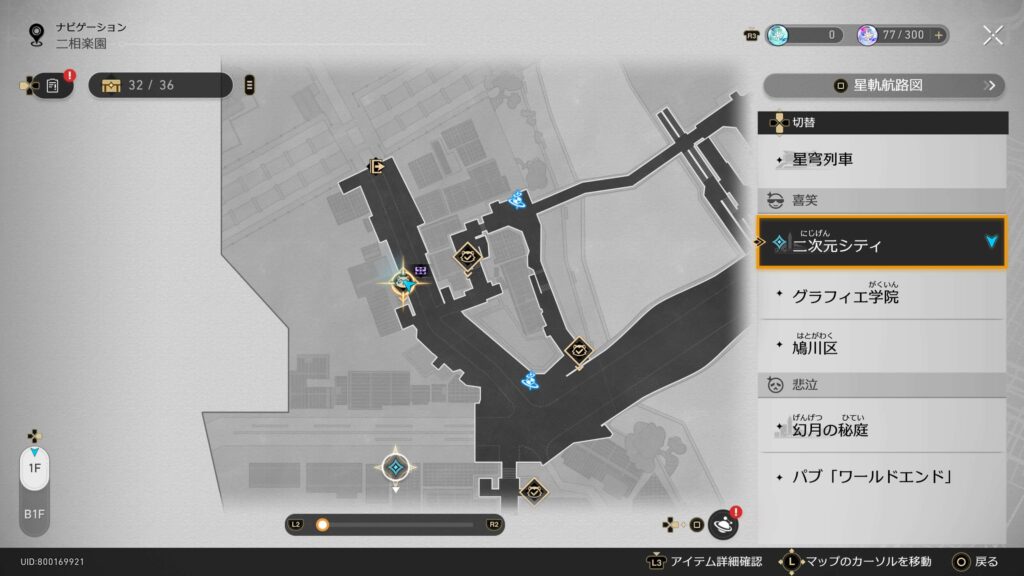
Task: Select the exit door marker on the map
Action: point(377,167)
